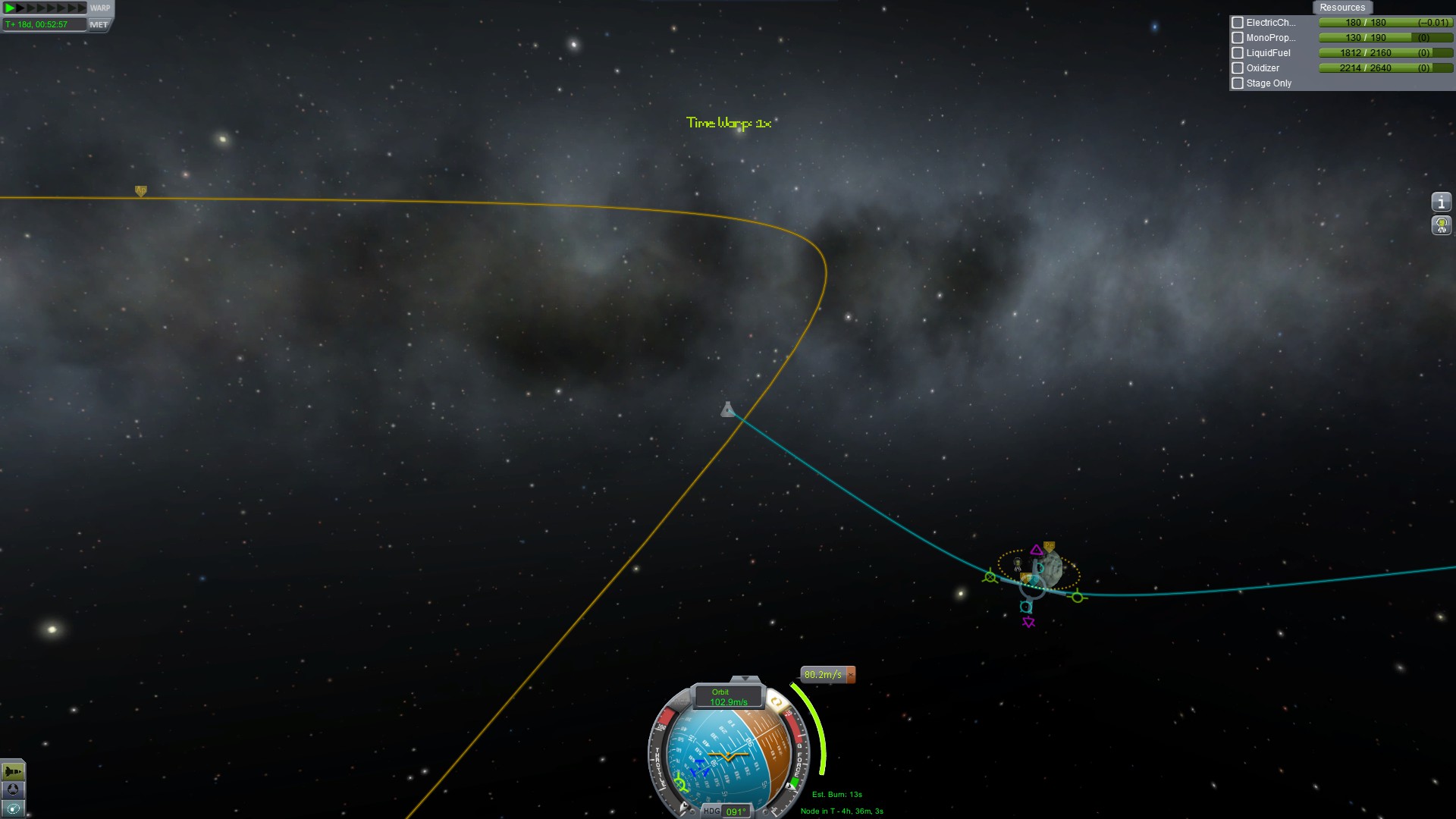Switch the MET time display mode
This screenshot has width=1456, height=819.
click(99, 25)
